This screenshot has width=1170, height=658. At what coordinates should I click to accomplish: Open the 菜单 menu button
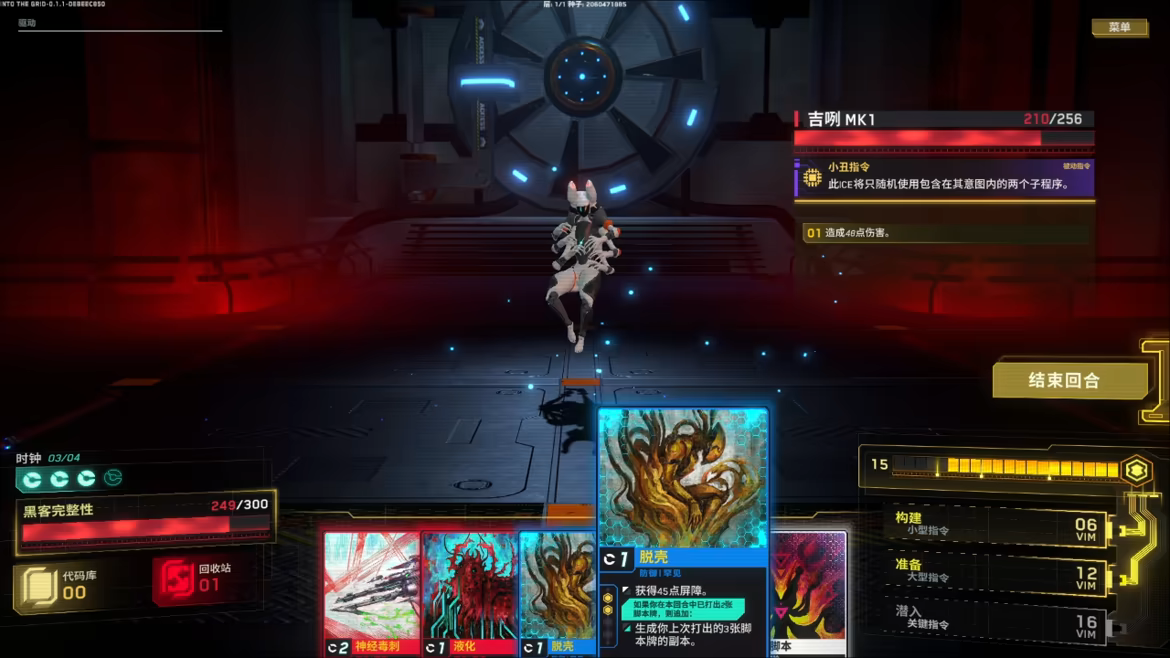pyautogui.click(x=1119, y=27)
